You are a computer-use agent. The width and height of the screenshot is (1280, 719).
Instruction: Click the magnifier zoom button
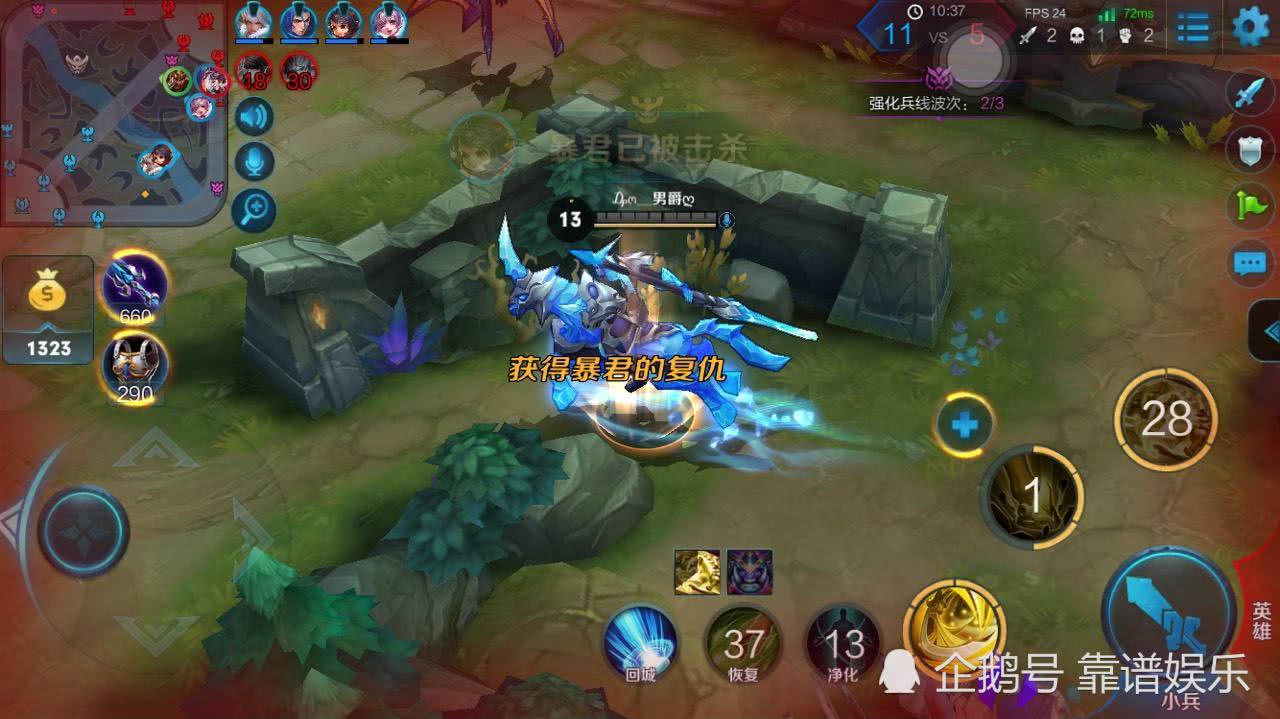click(x=255, y=209)
